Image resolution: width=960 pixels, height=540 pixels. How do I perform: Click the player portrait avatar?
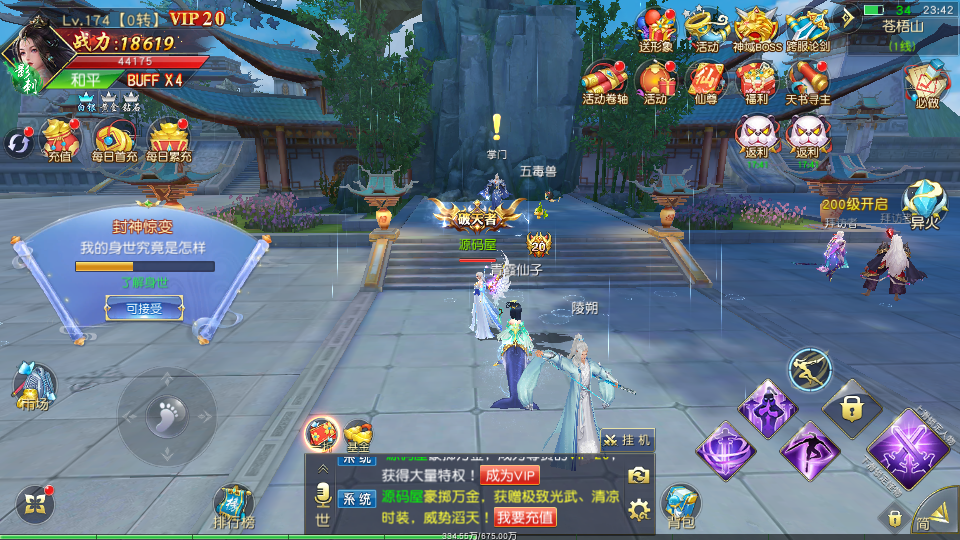coord(28,55)
